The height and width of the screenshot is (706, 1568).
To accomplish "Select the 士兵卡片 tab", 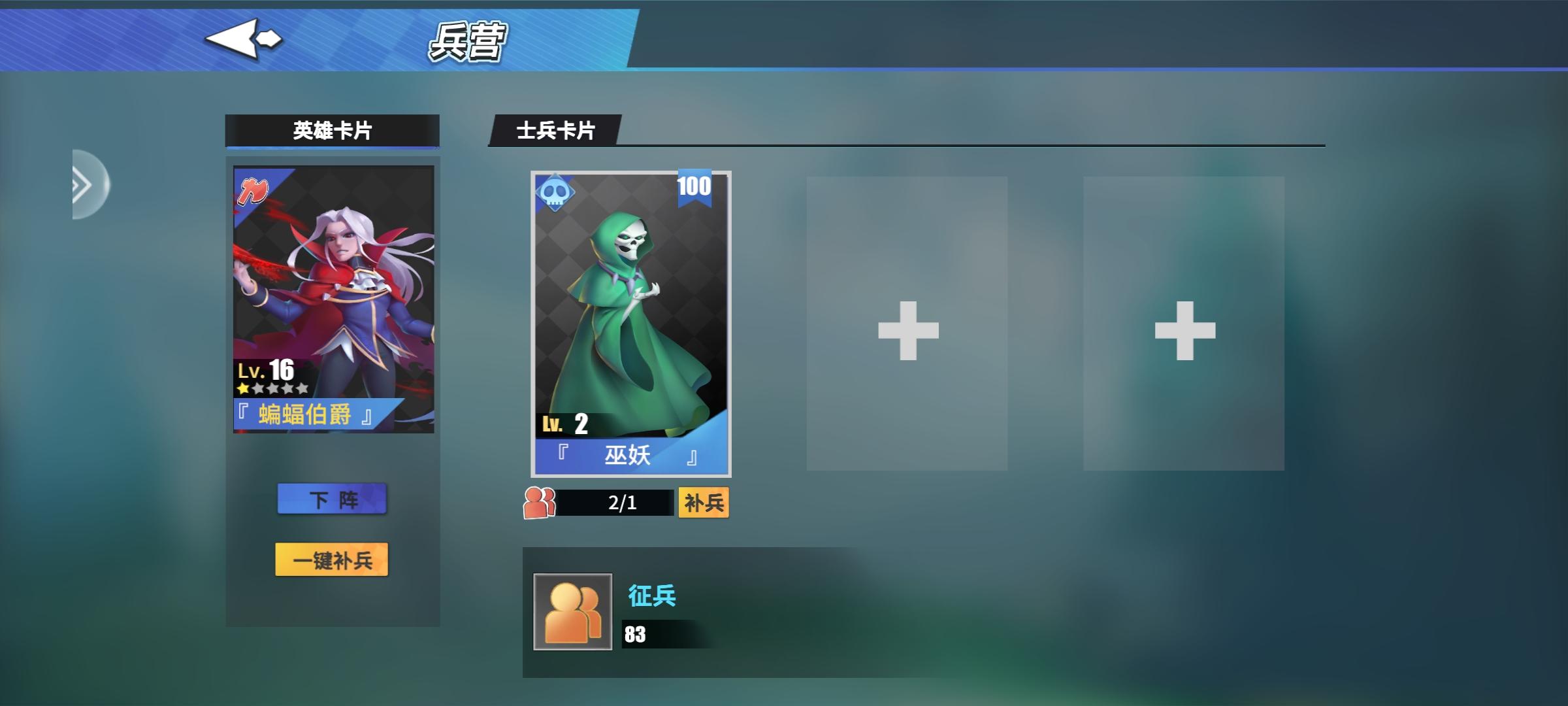I will (555, 130).
